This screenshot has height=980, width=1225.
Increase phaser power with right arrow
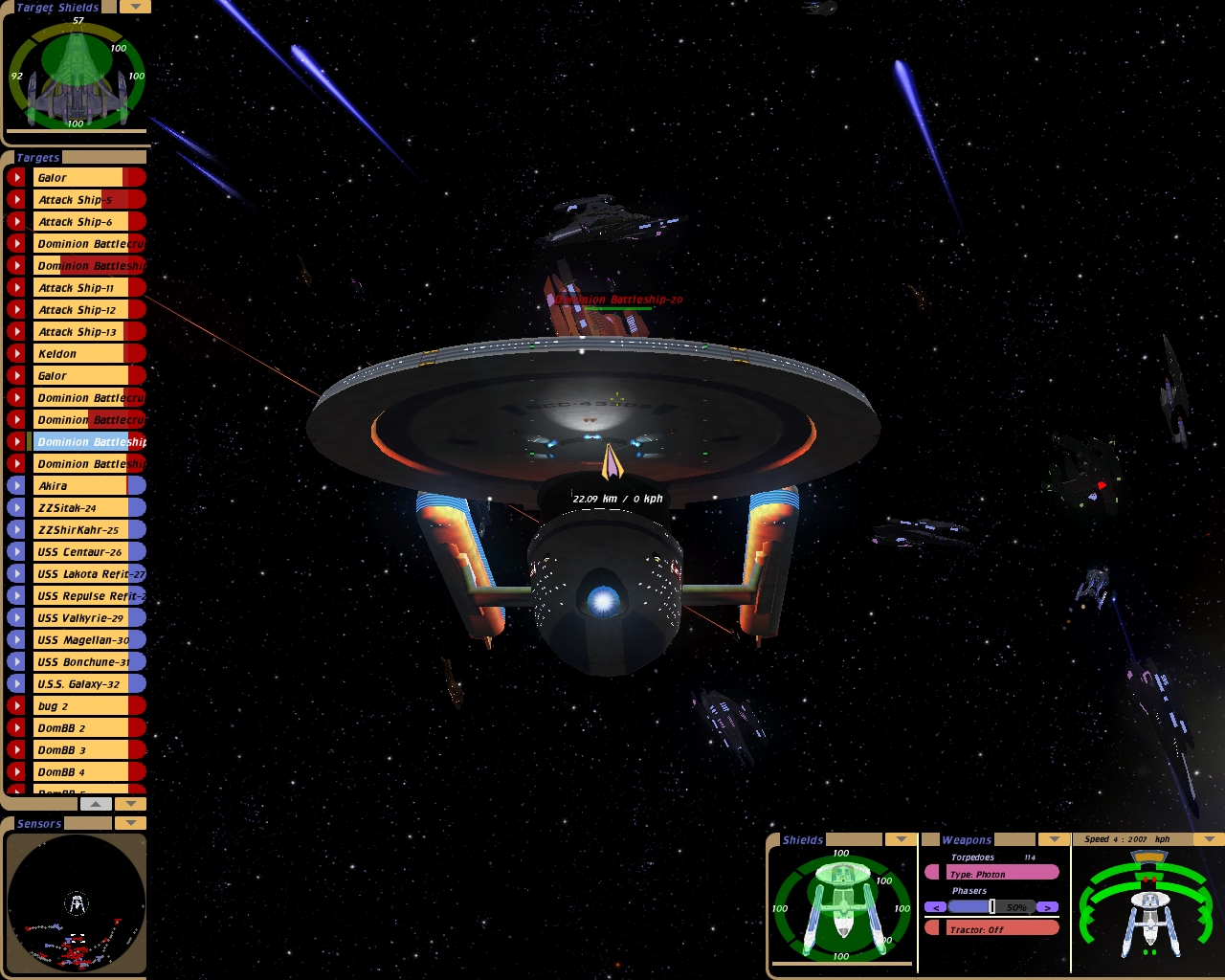pos(1048,907)
